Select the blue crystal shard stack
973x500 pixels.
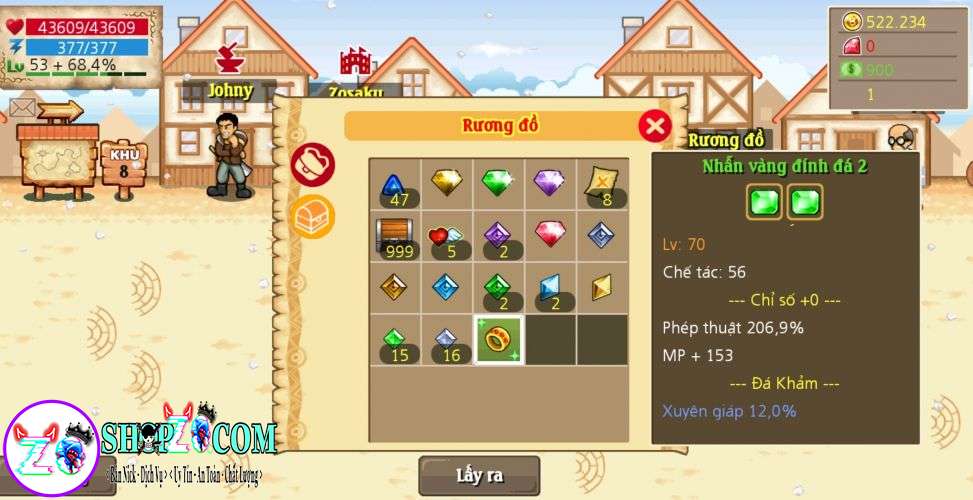pyautogui.click(x=550, y=289)
